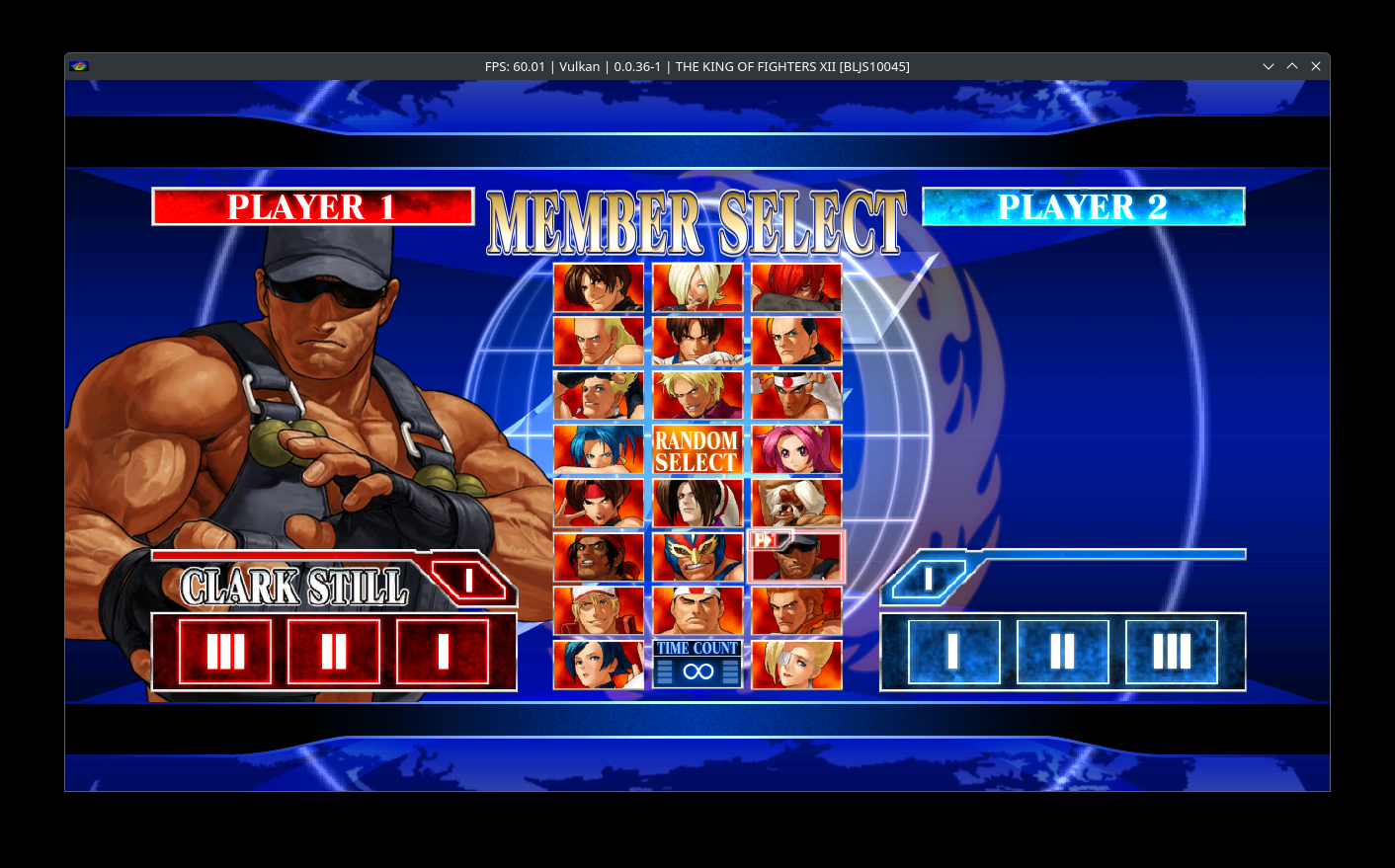Close the emulator window
Viewport: 1395px width, 868px height.
tap(1315, 66)
